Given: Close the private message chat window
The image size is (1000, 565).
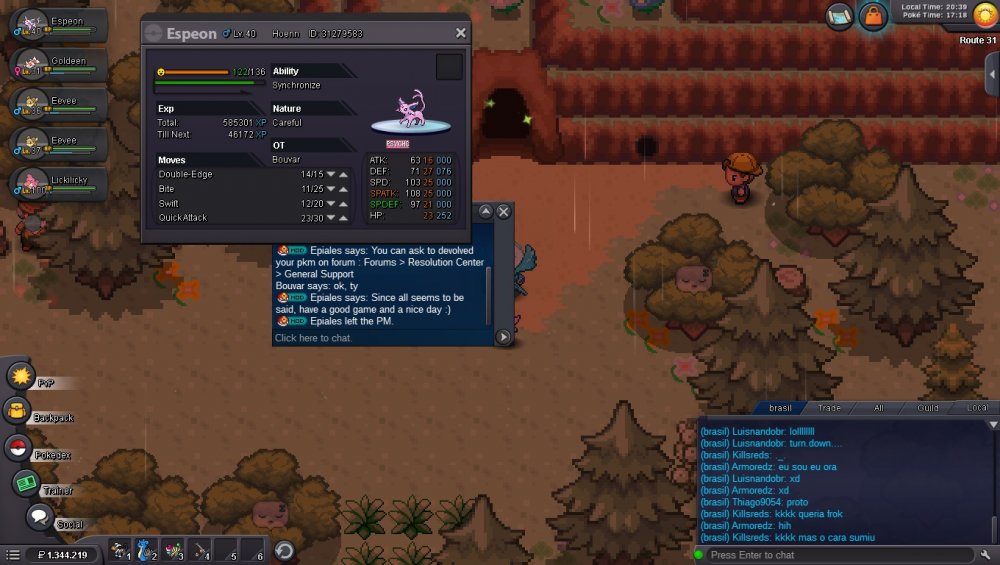Looking at the screenshot, I should (x=504, y=211).
